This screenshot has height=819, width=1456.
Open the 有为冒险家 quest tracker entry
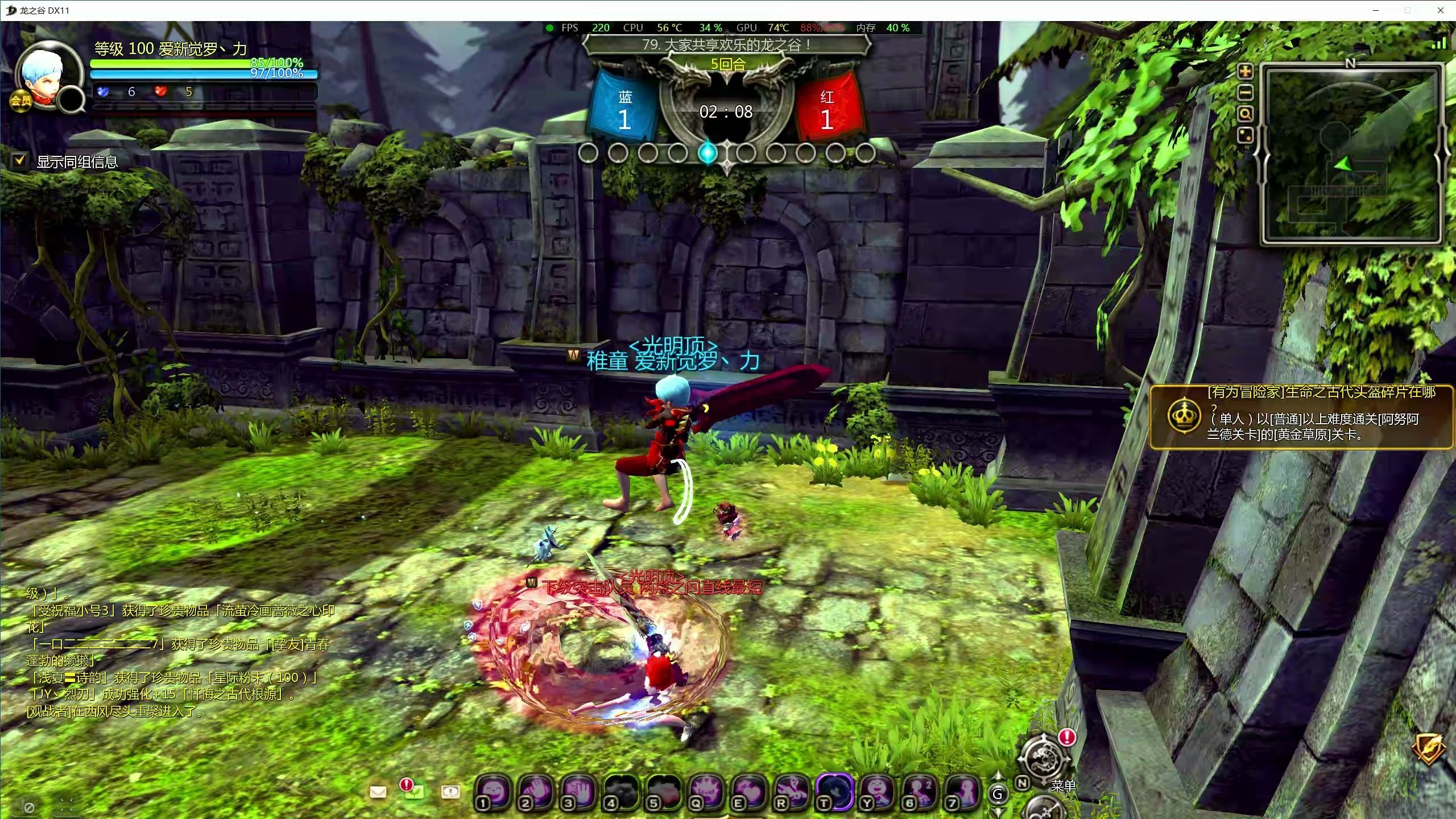click(x=1301, y=416)
